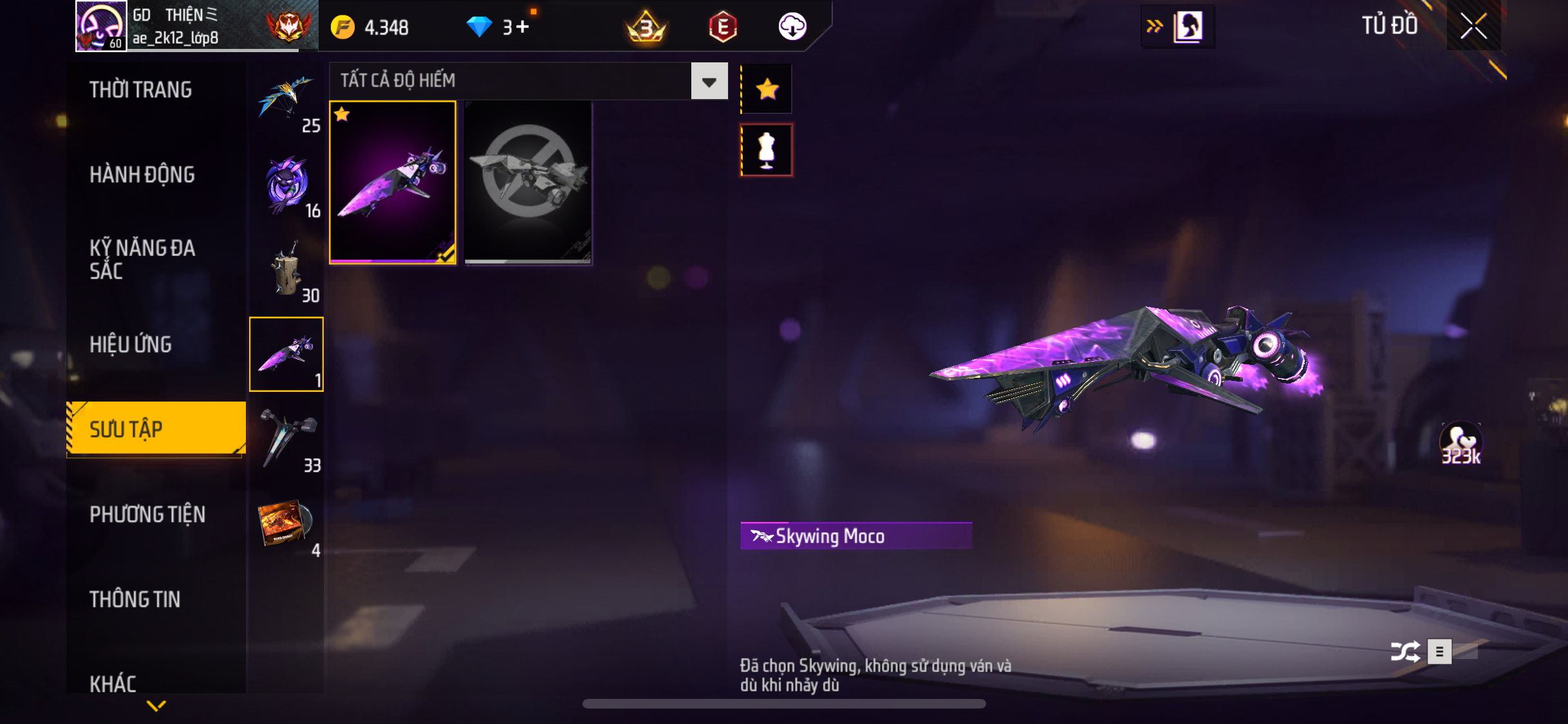Select the purple Skywing Moco item
The height and width of the screenshot is (724, 1568).
tap(393, 183)
